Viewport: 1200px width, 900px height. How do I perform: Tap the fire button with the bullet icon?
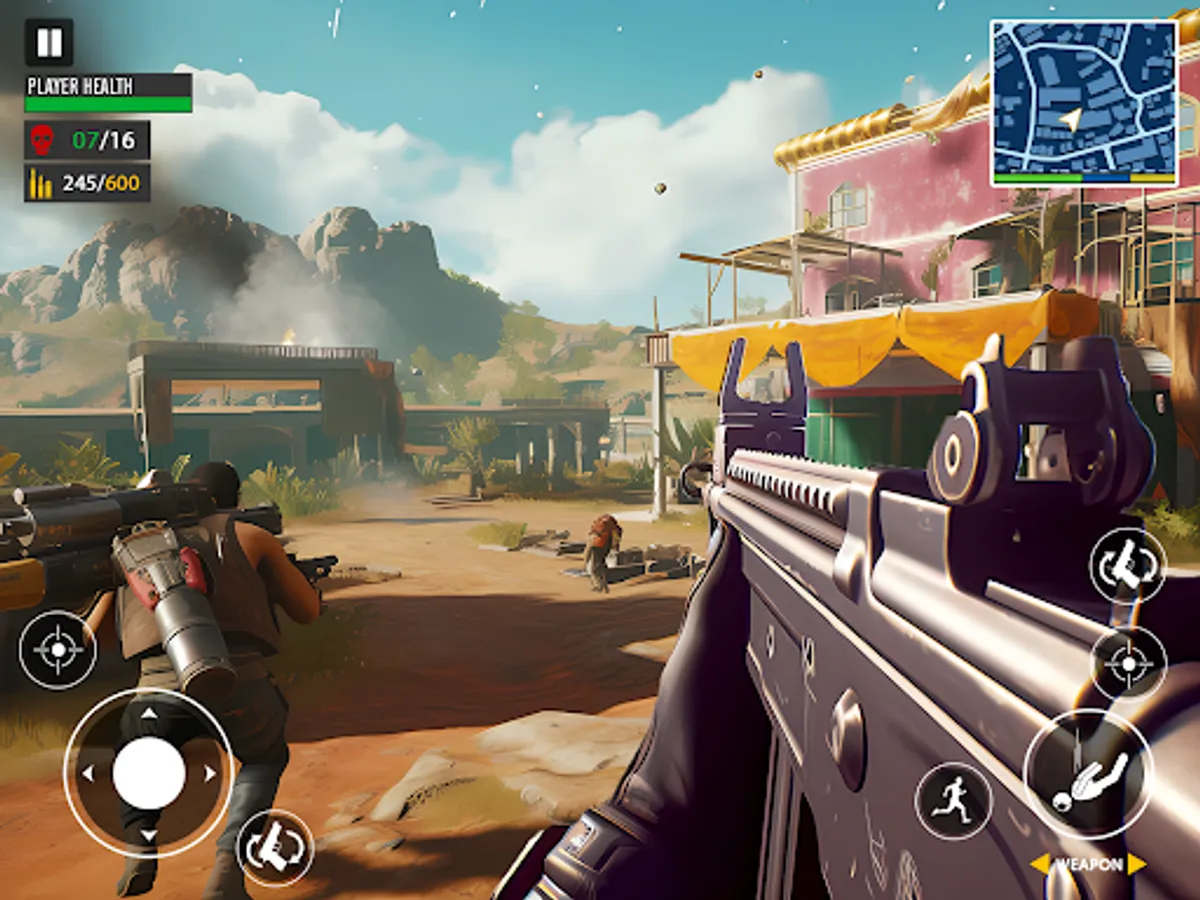[x=1088, y=774]
